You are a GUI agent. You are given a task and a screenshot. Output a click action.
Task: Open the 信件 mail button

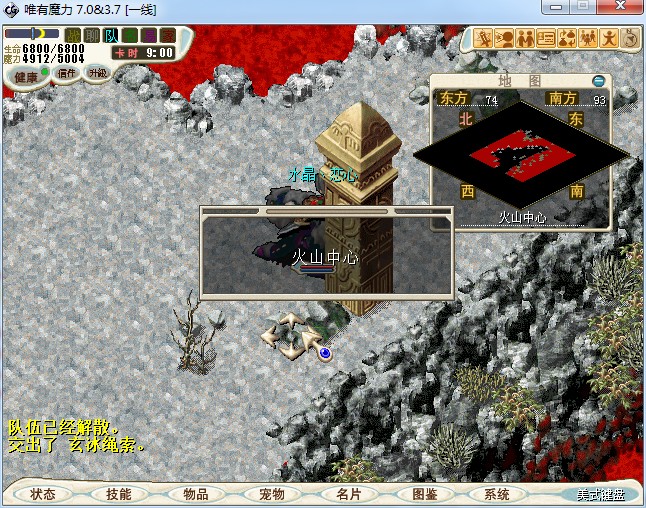point(67,73)
